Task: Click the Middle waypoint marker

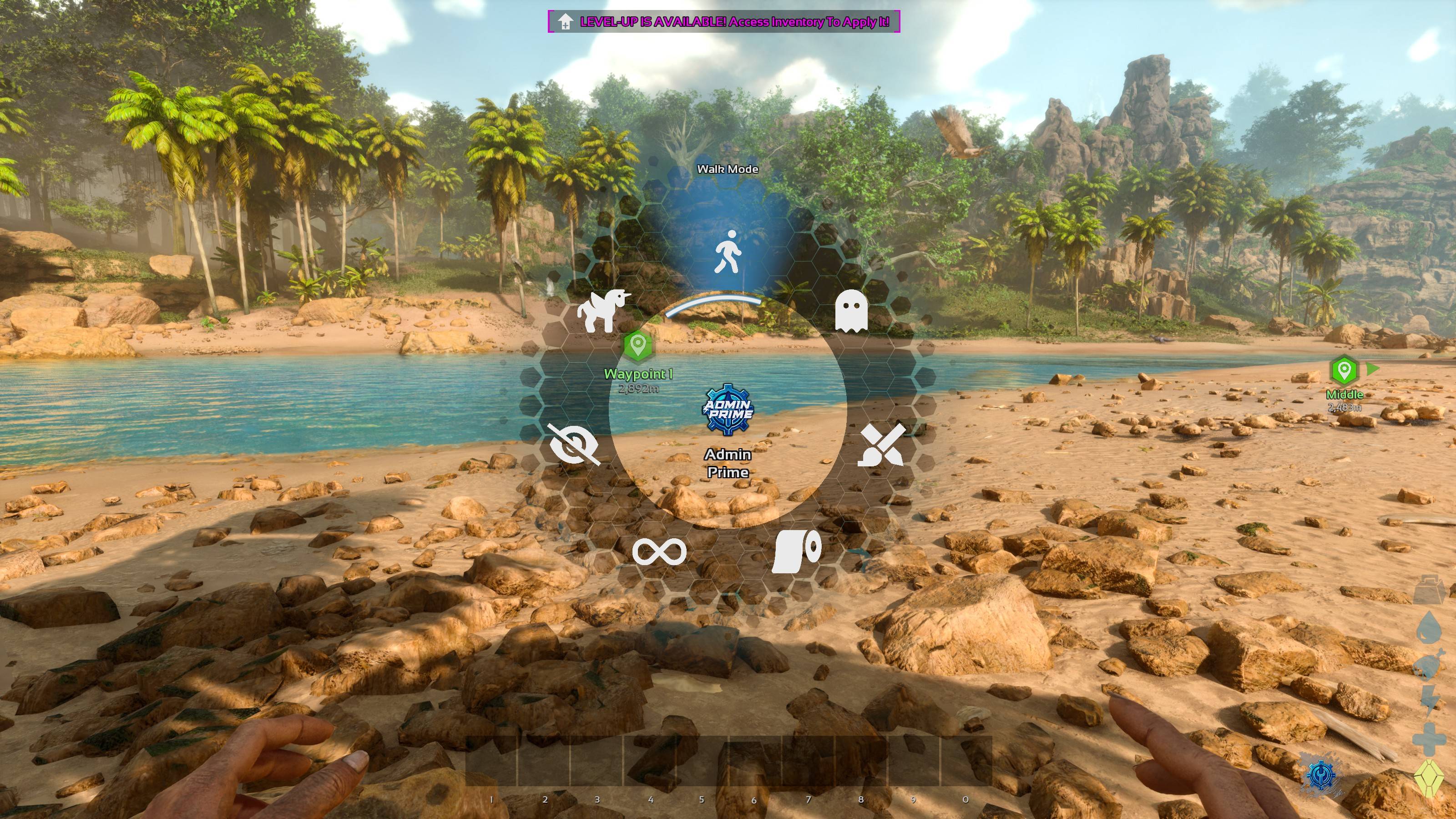Action: click(x=1344, y=371)
